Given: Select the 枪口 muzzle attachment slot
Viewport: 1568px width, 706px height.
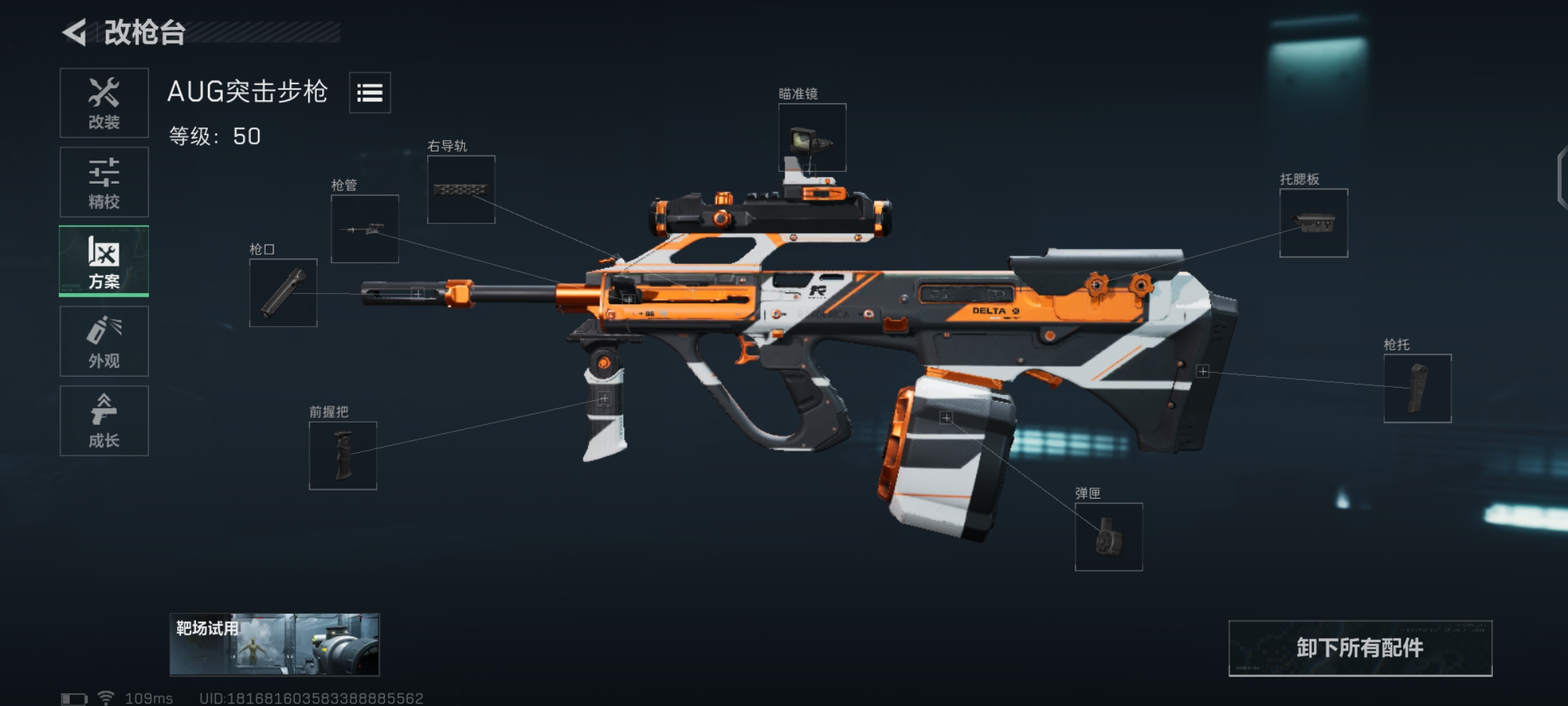Looking at the screenshot, I should [284, 294].
